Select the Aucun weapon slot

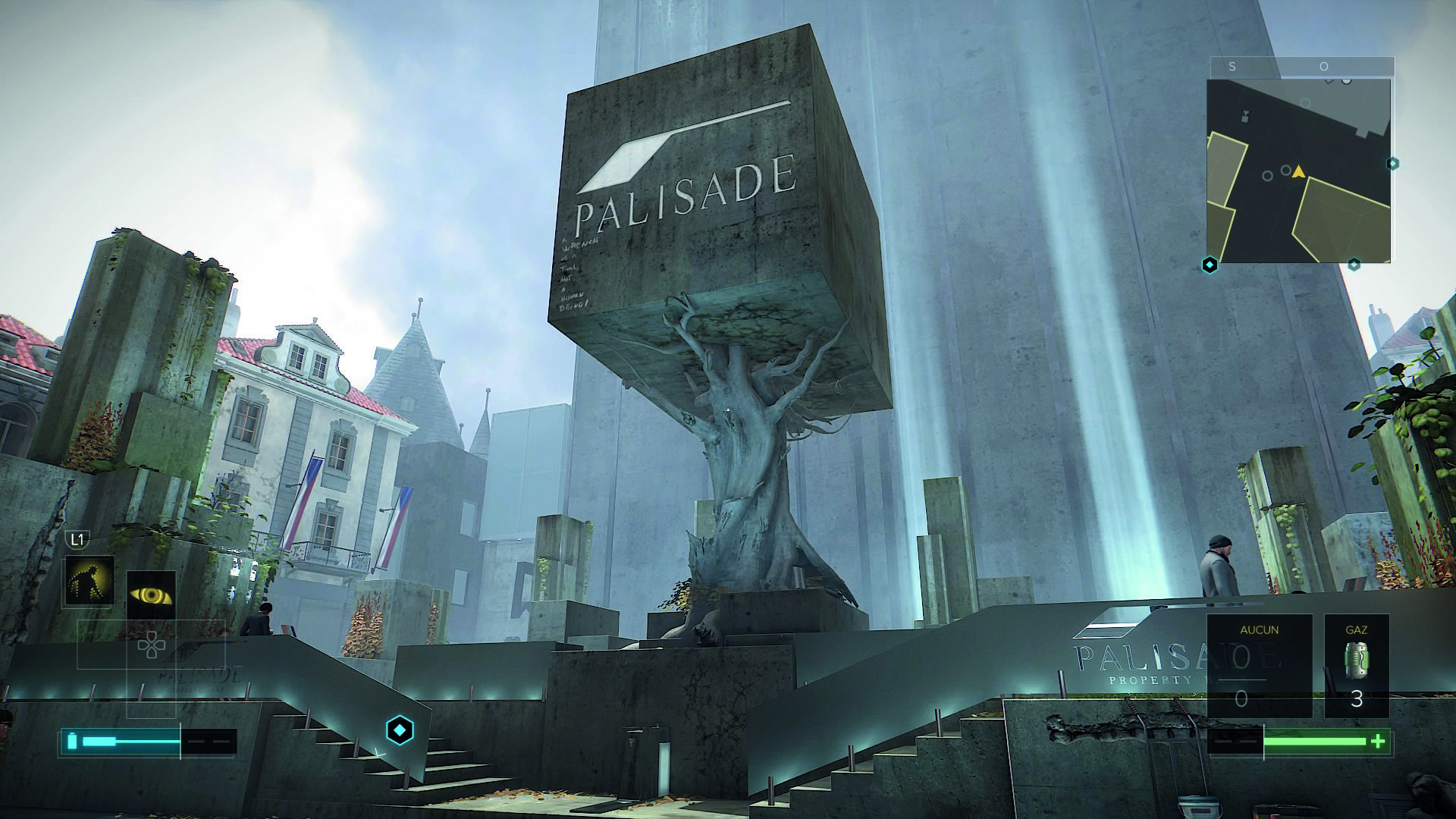1259,665
